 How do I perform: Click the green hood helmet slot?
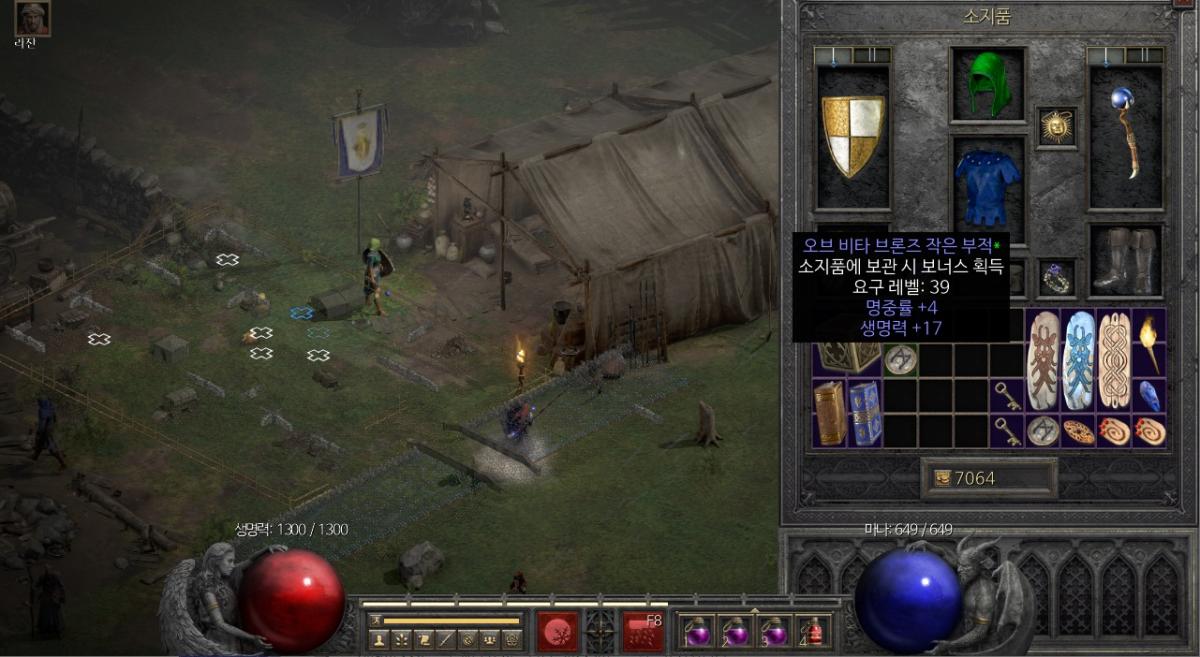(988, 85)
